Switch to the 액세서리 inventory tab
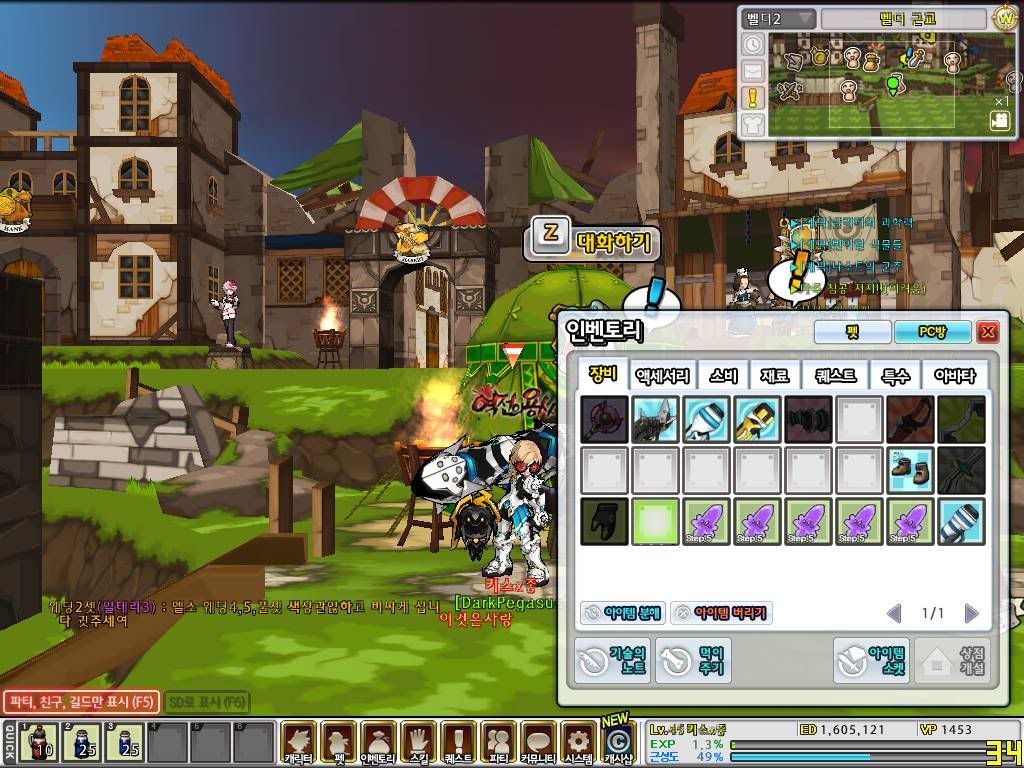Screen dimensions: 1024x768 click(x=662, y=376)
